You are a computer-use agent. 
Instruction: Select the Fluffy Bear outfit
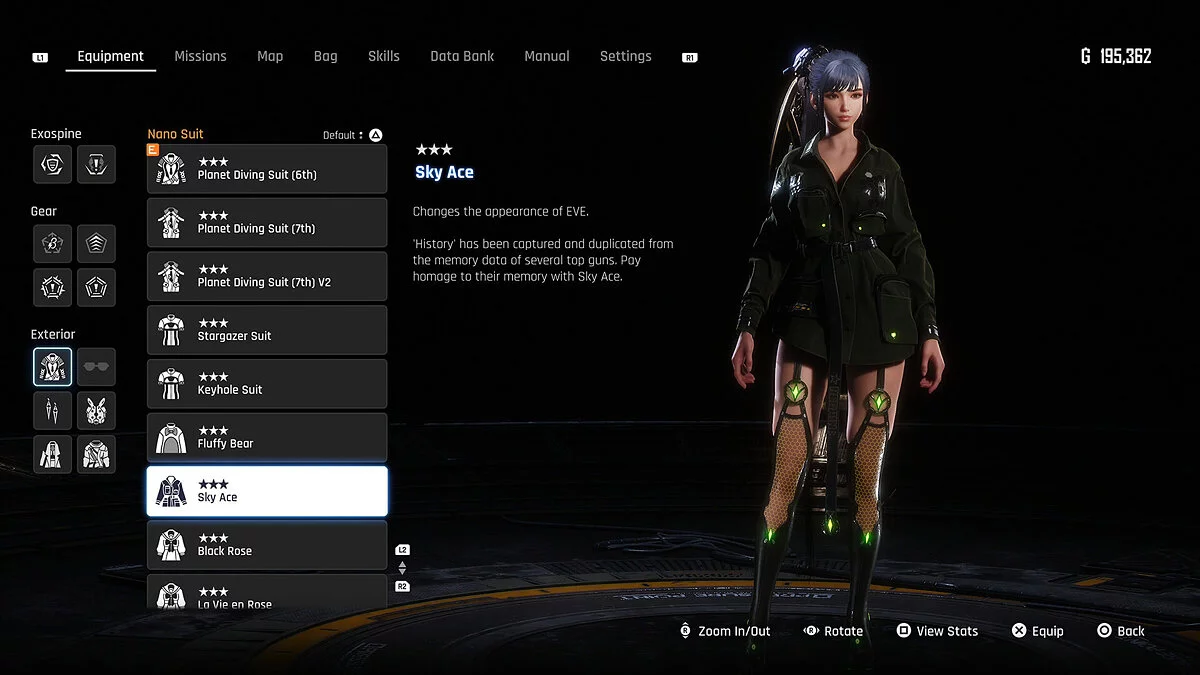267,438
